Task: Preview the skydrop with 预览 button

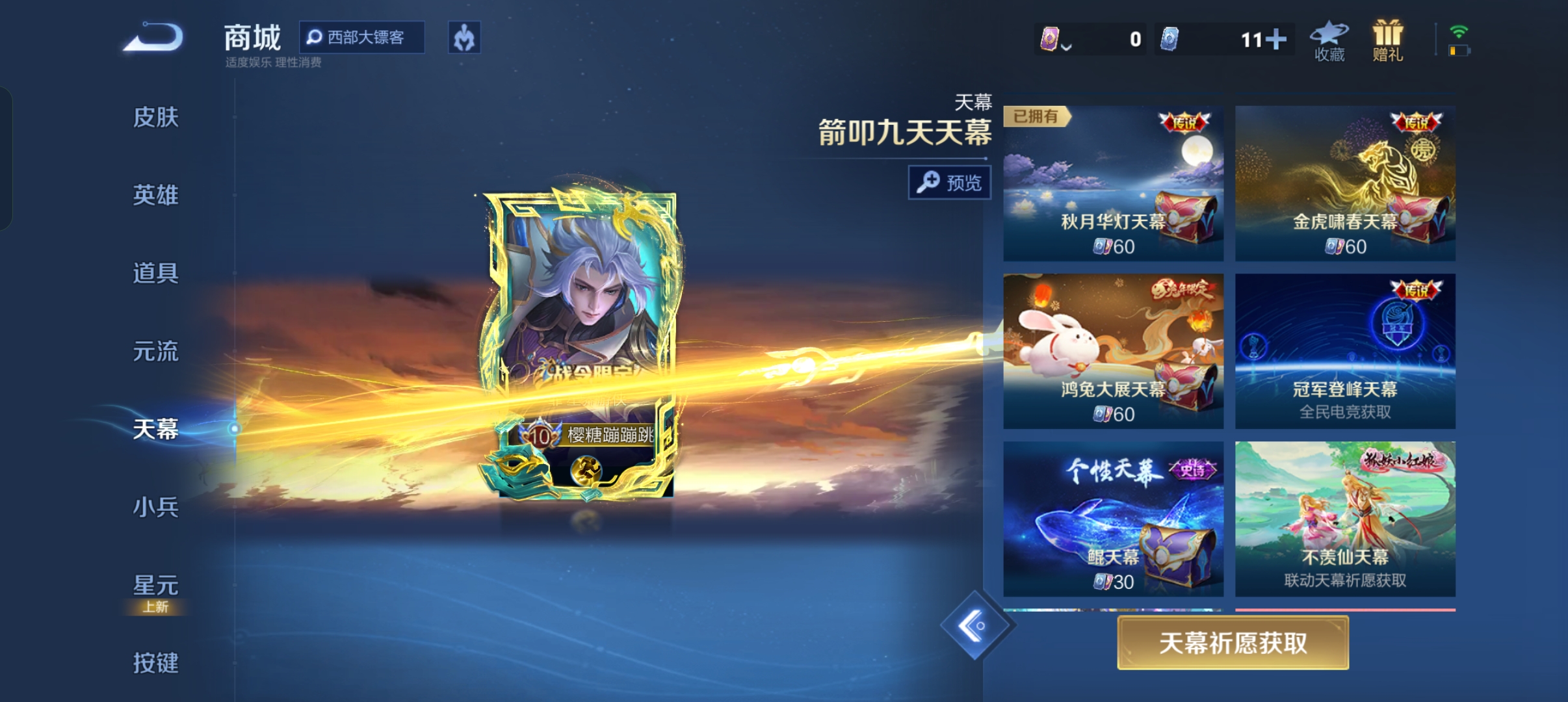Action: [x=949, y=183]
